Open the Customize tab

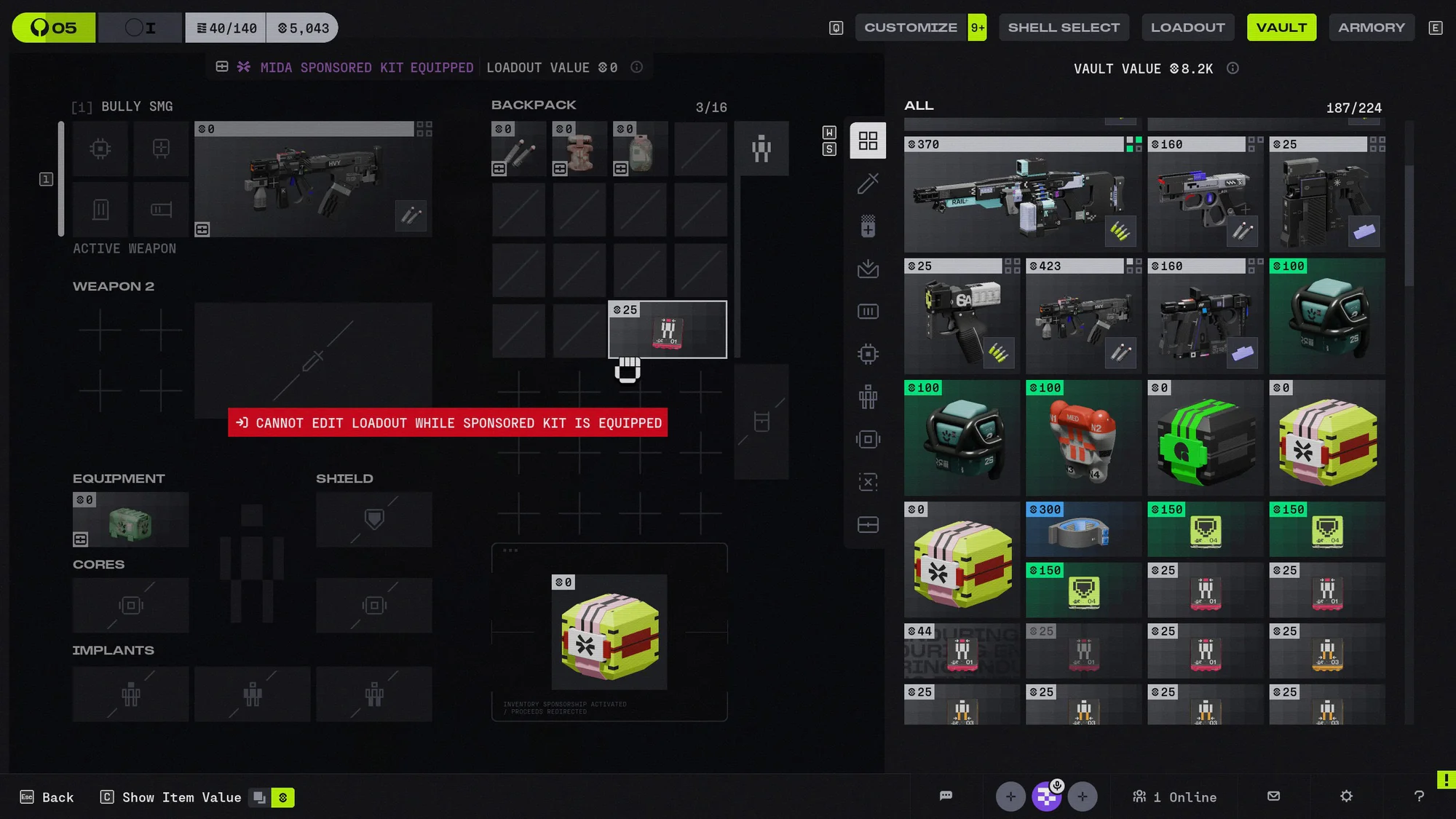tap(911, 28)
